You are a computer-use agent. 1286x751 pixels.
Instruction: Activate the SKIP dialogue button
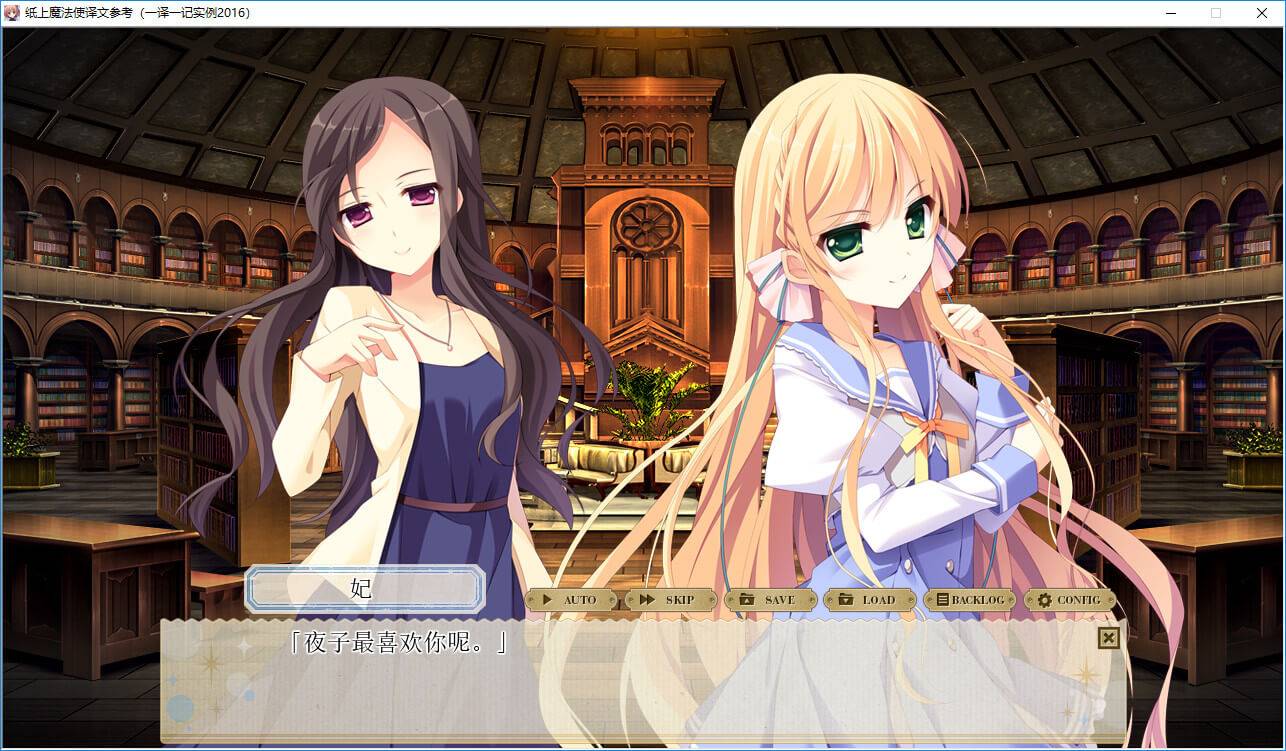(x=669, y=600)
